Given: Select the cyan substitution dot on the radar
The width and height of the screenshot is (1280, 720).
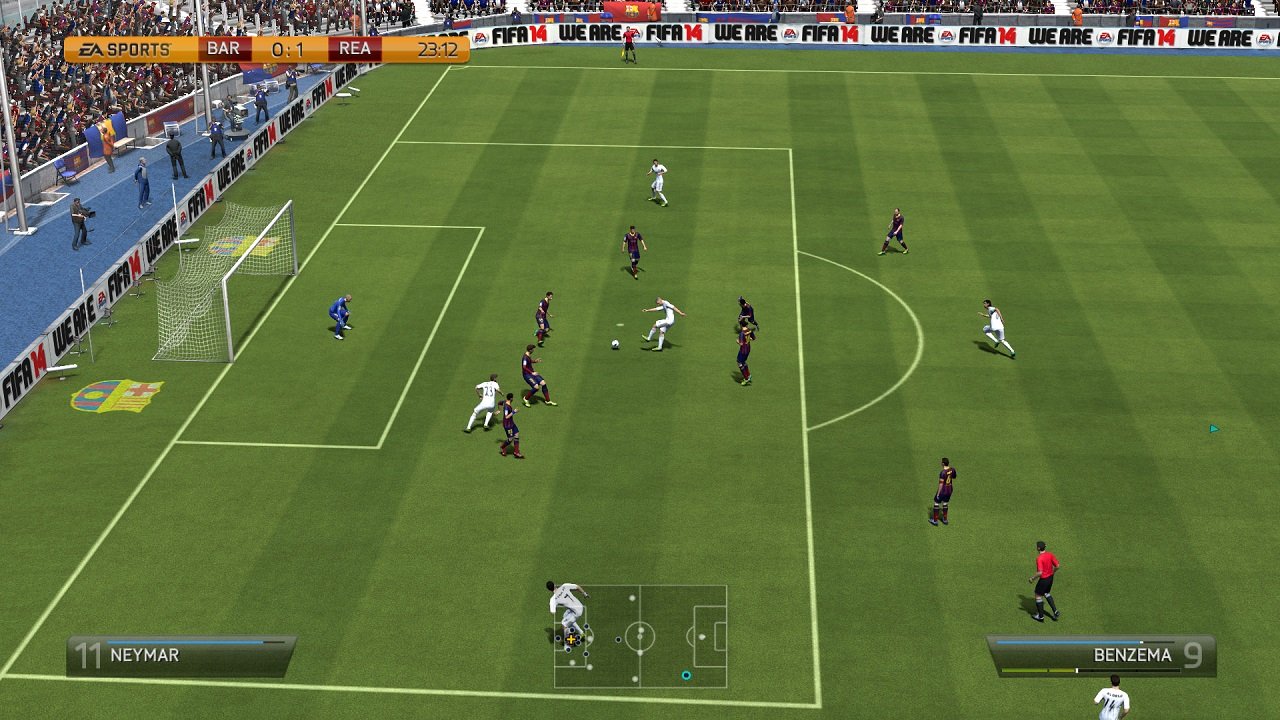Looking at the screenshot, I should 686,676.
